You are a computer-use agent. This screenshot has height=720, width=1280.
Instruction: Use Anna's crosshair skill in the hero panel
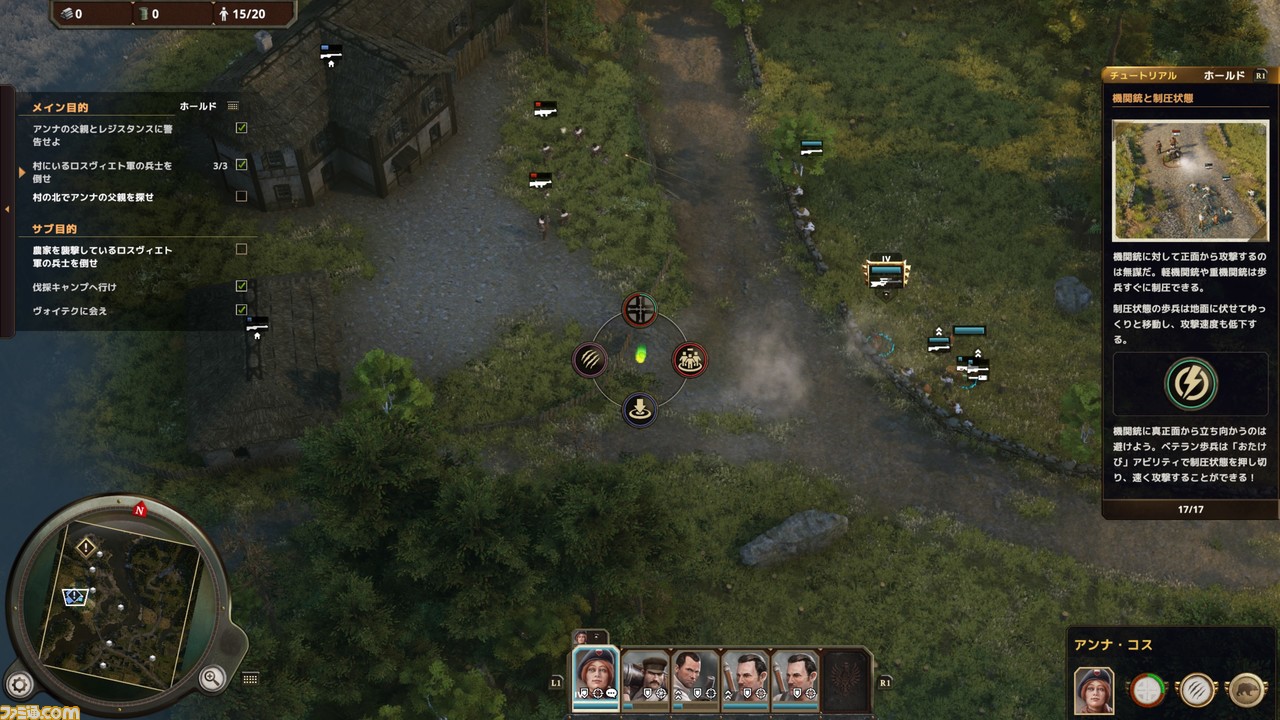click(1147, 689)
